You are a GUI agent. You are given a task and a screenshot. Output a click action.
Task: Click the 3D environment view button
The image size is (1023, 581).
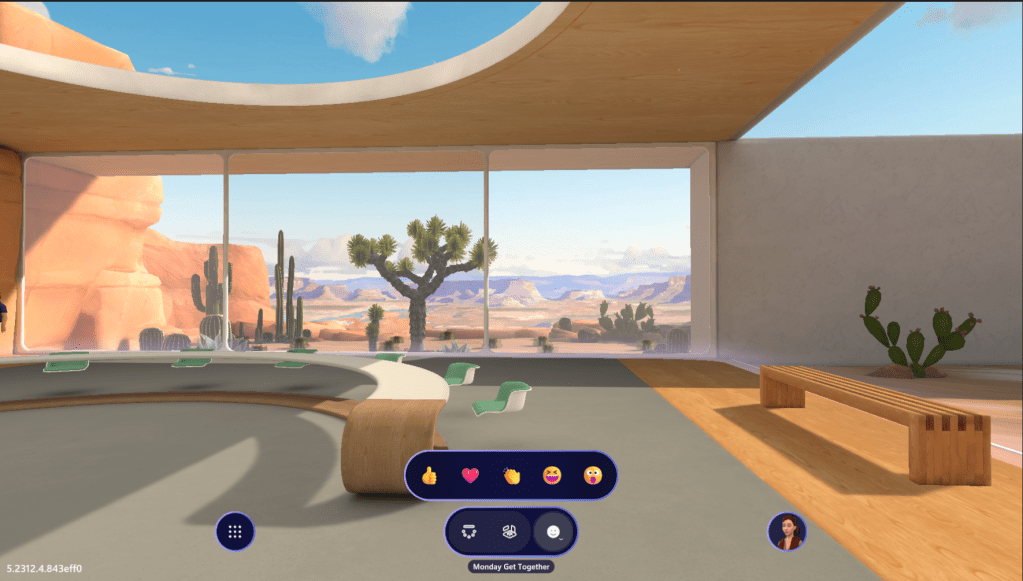pos(510,532)
